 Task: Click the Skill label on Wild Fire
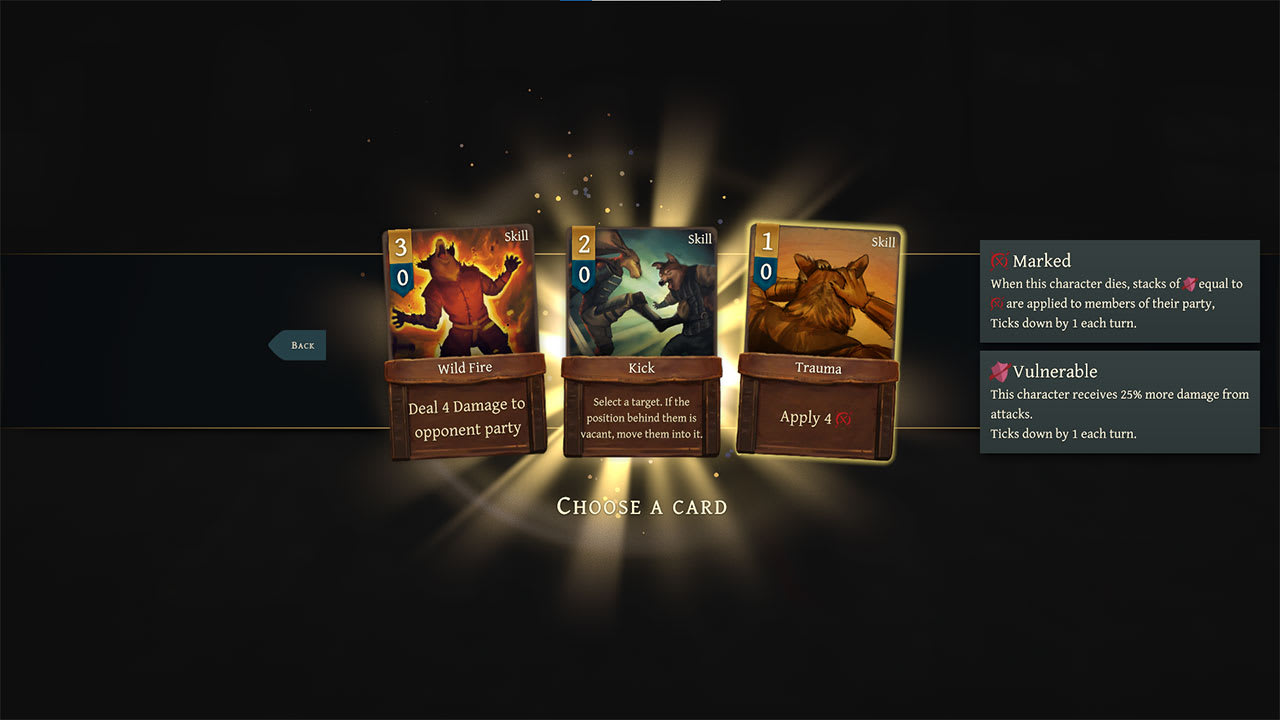(x=515, y=237)
